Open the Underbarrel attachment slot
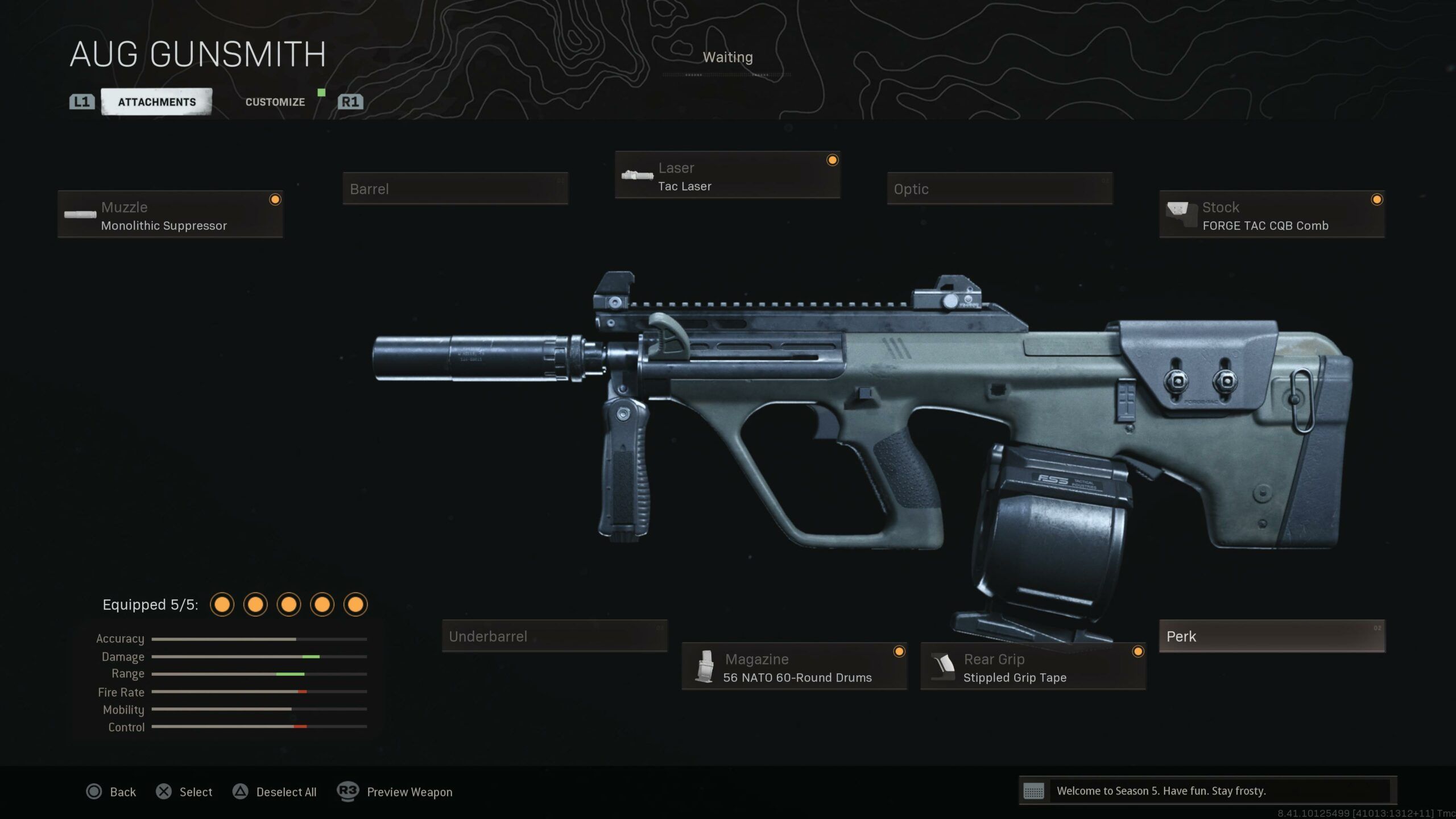Screen dimensions: 1456x819 pyautogui.click(x=555, y=636)
